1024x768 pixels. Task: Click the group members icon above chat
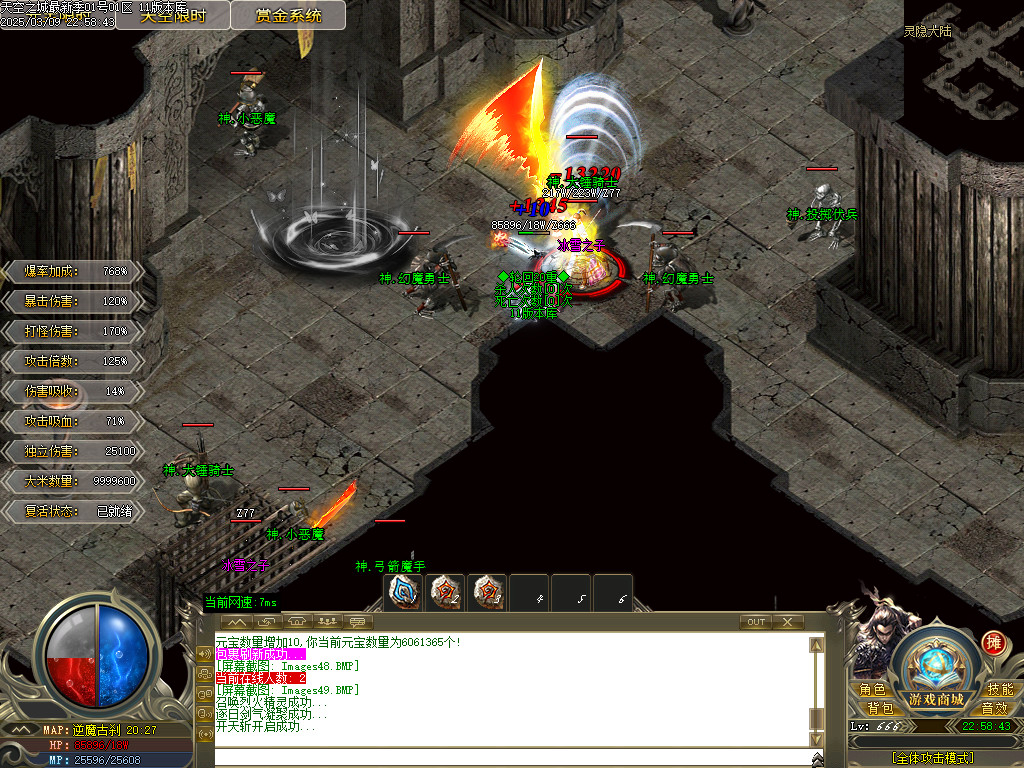(x=326, y=622)
